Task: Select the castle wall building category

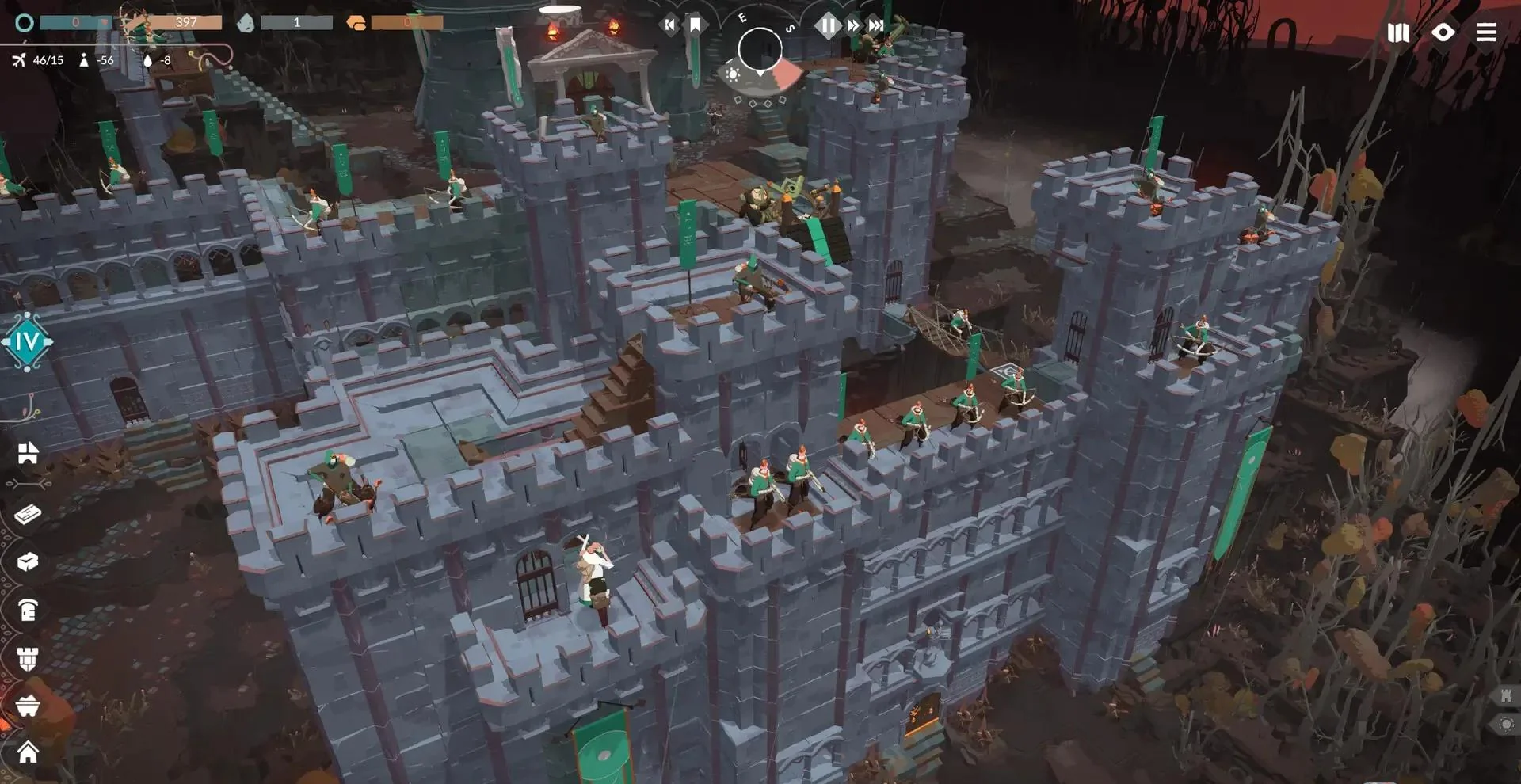Action: coord(28,453)
